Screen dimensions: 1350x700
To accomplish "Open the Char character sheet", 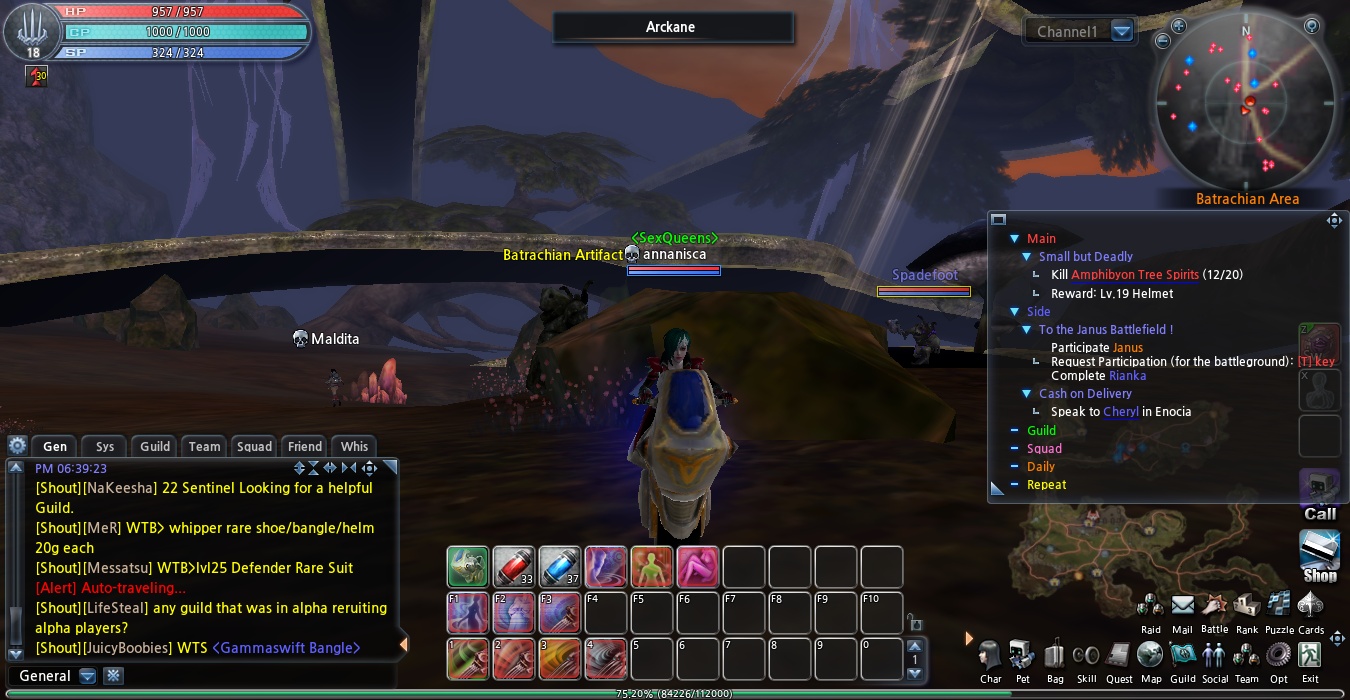I will (990, 657).
